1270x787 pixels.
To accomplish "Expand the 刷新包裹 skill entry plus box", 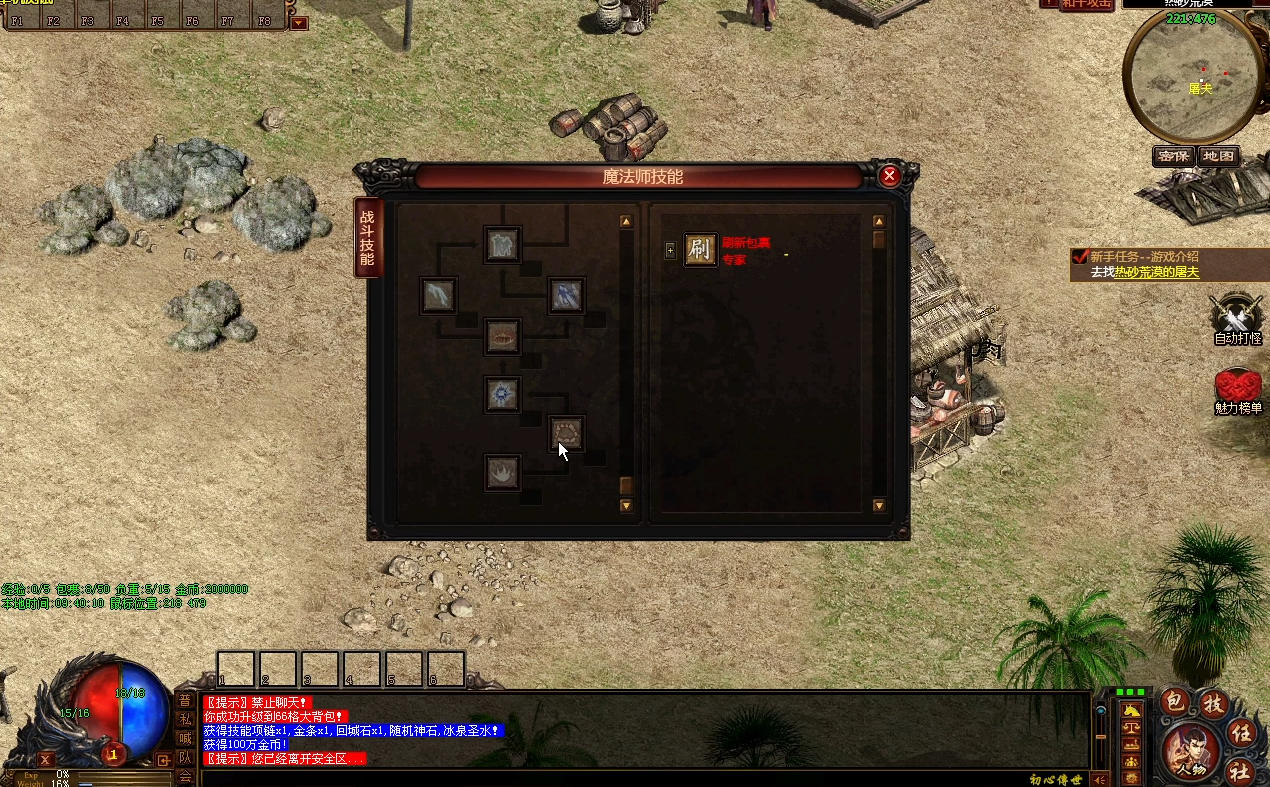I will click(x=670, y=251).
